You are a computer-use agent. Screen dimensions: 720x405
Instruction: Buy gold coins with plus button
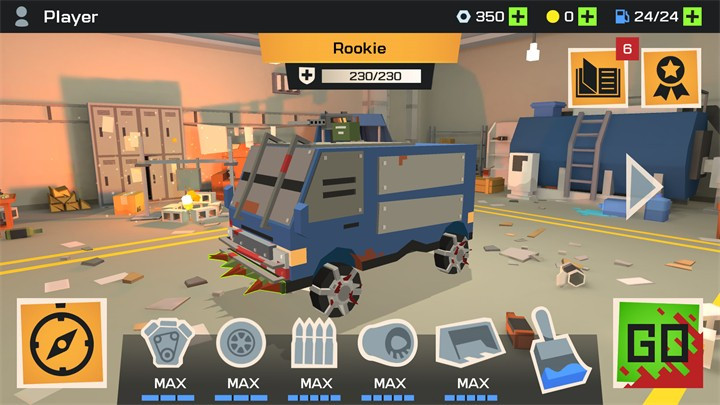tap(587, 16)
